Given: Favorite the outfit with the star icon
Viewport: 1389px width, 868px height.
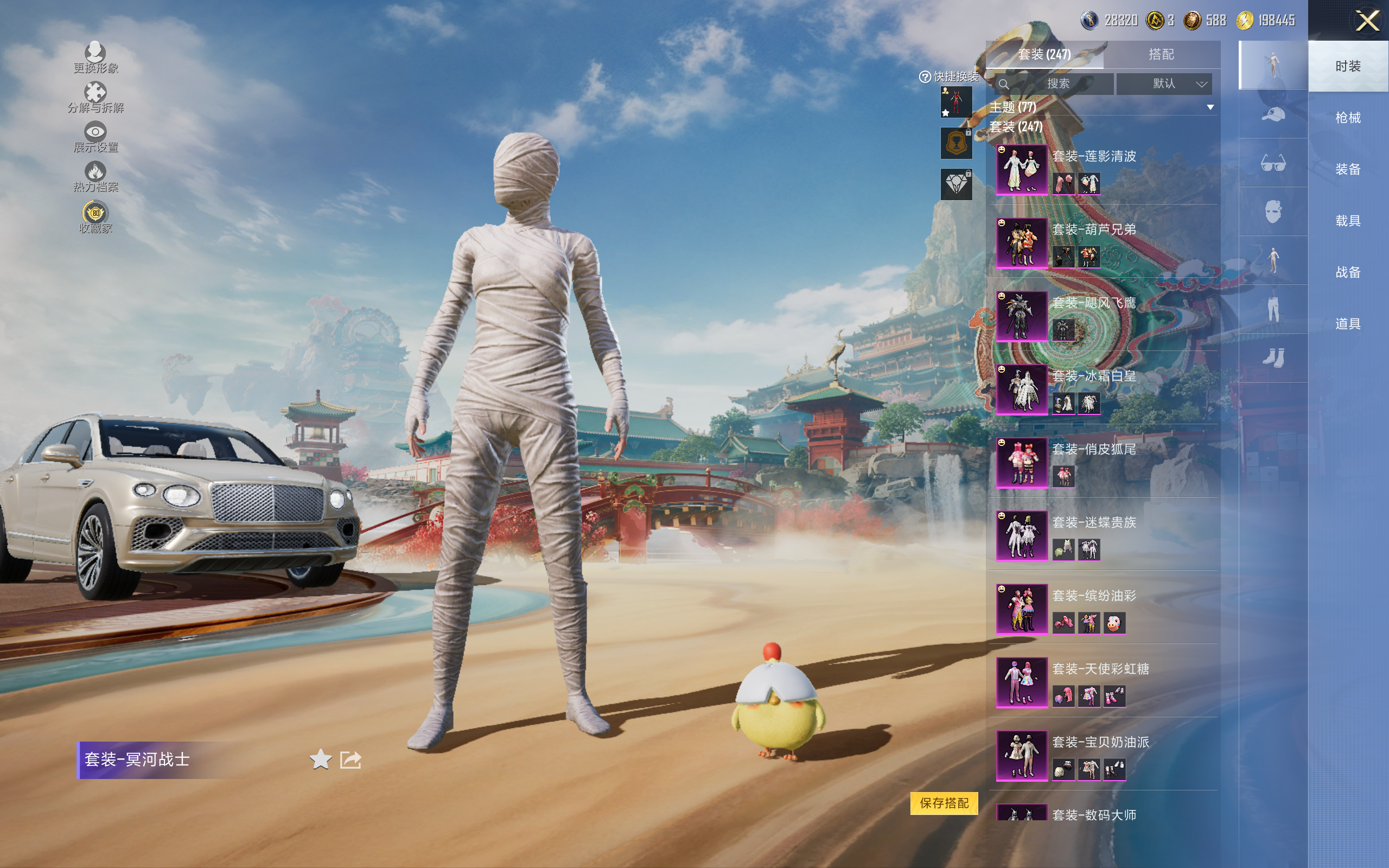Looking at the screenshot, I should coord(320,759).
